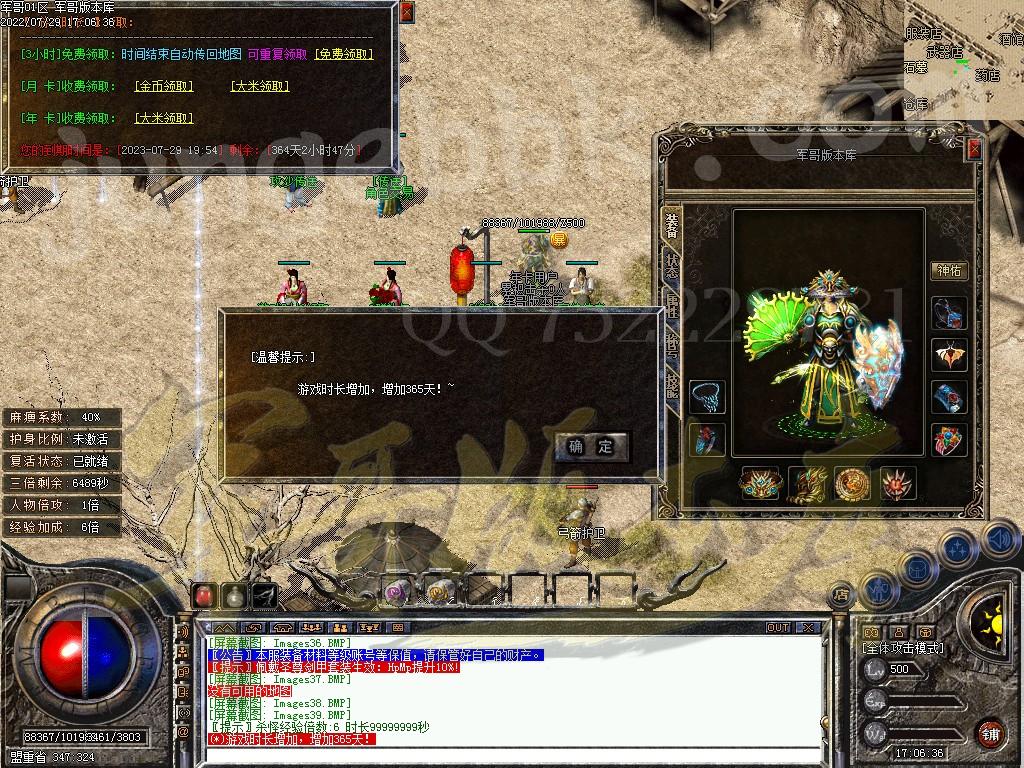
Task: Choose 金币领取 for the monthly card
Action: click(x=164, y=86)
